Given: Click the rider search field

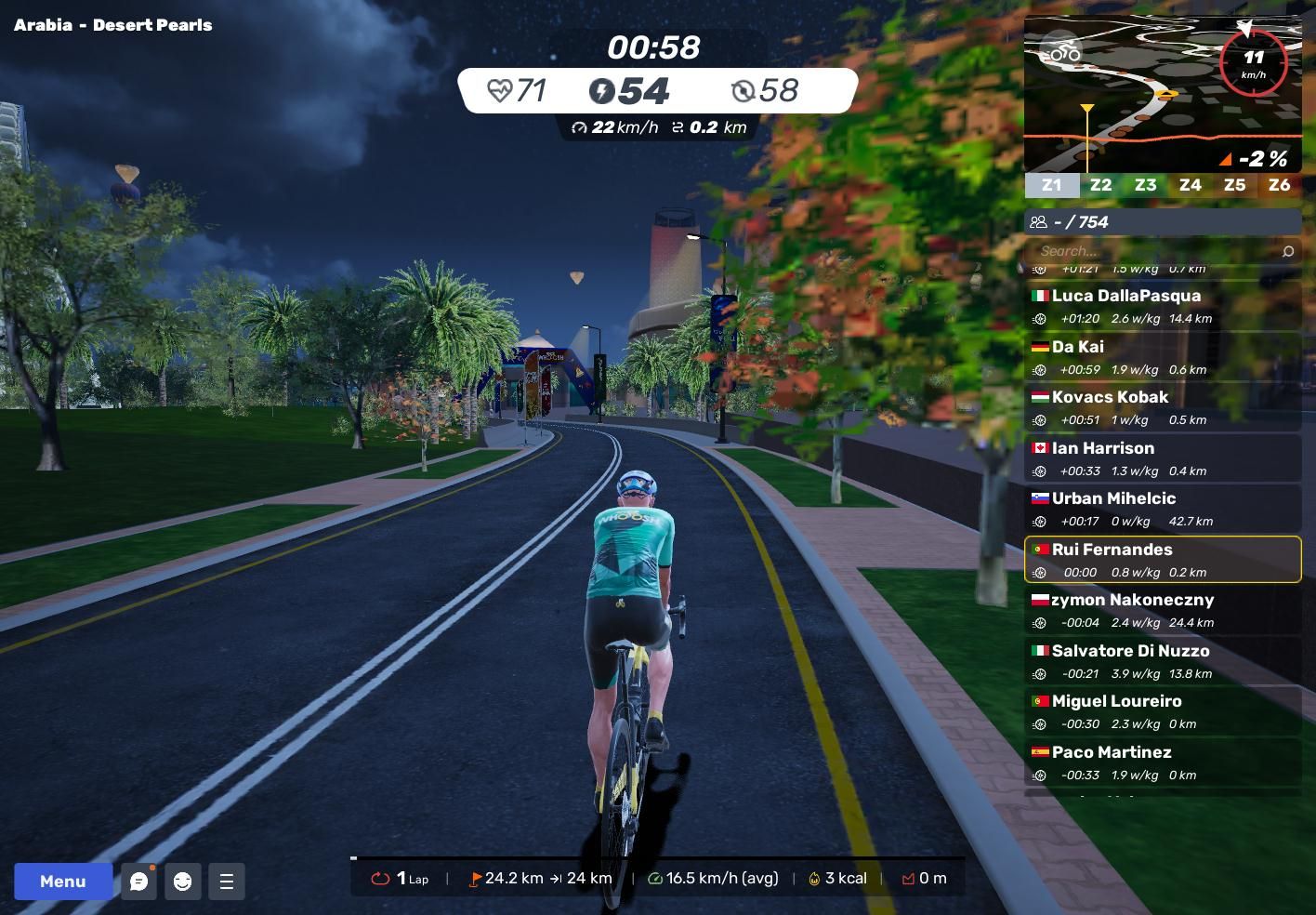Looking at the screenshot, I should [x=1152, y=251].
